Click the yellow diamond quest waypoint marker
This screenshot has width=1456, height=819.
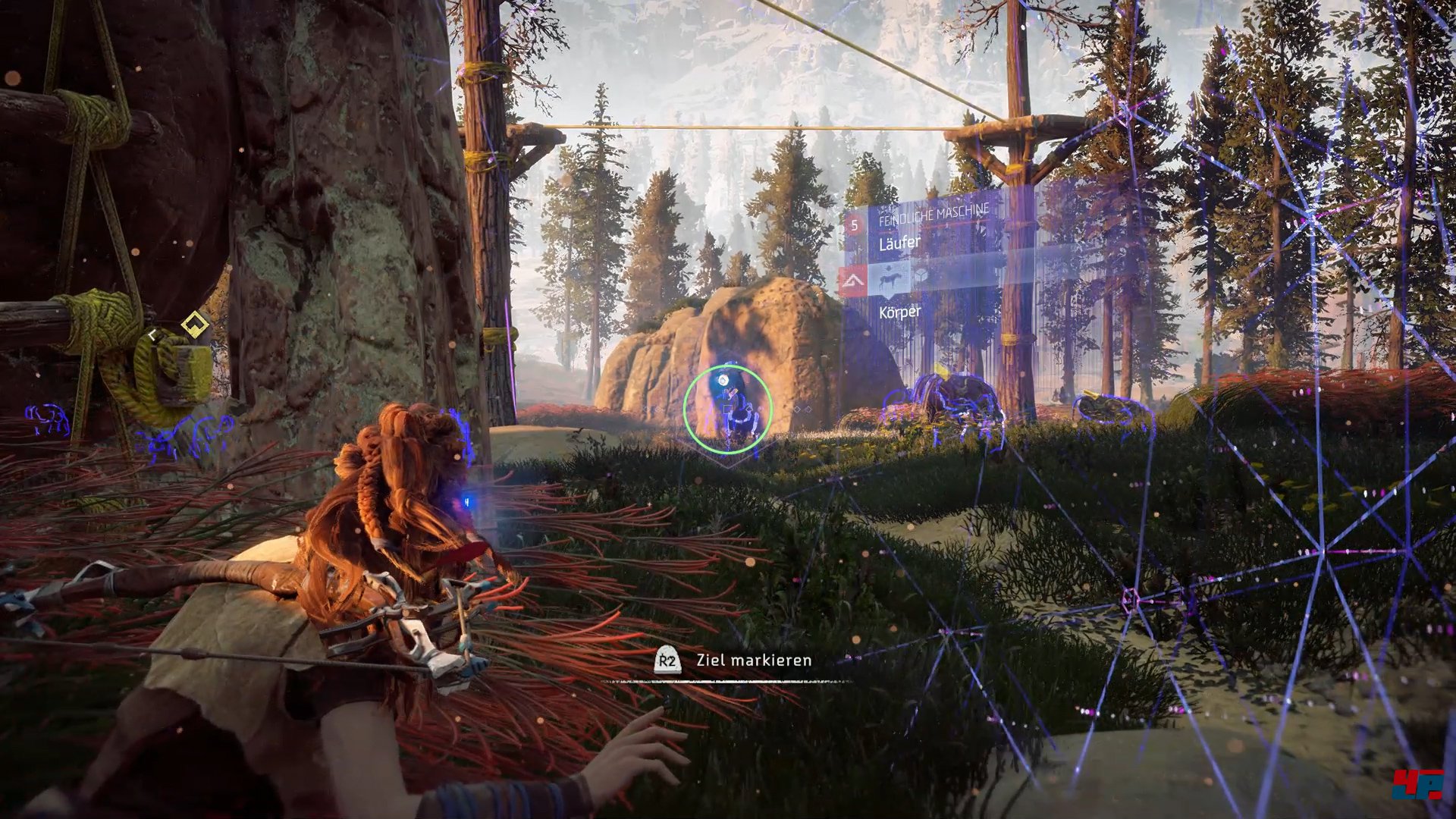coord(195,325)
